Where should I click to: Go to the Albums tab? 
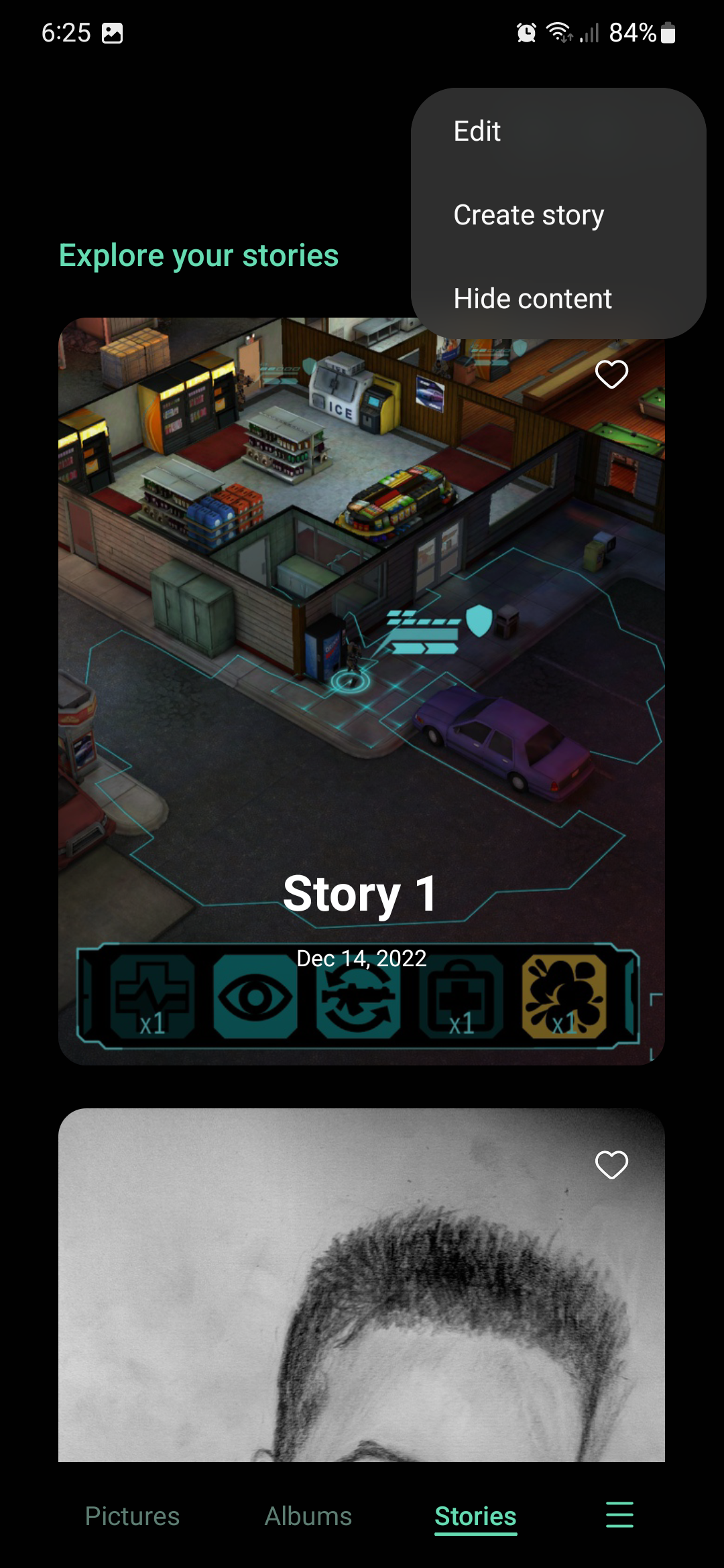click(308, 1516)
